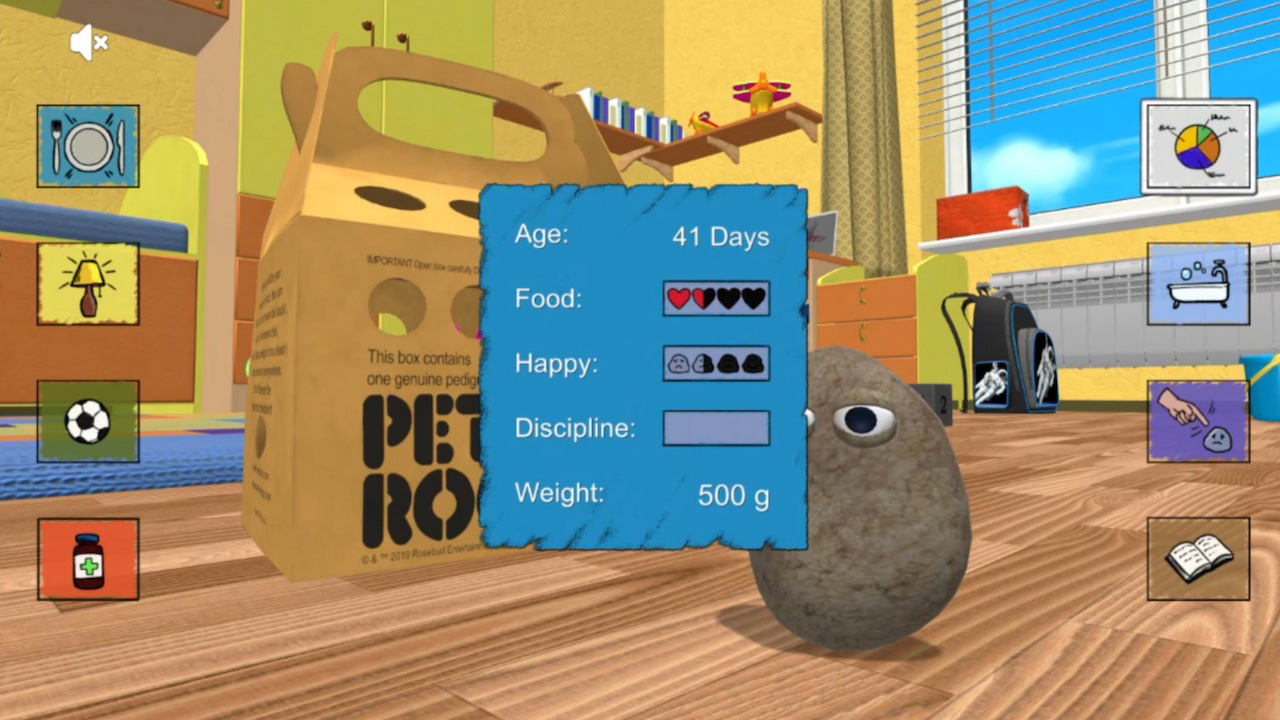Click the '500 g' weight value

click(x=733, y=494)
